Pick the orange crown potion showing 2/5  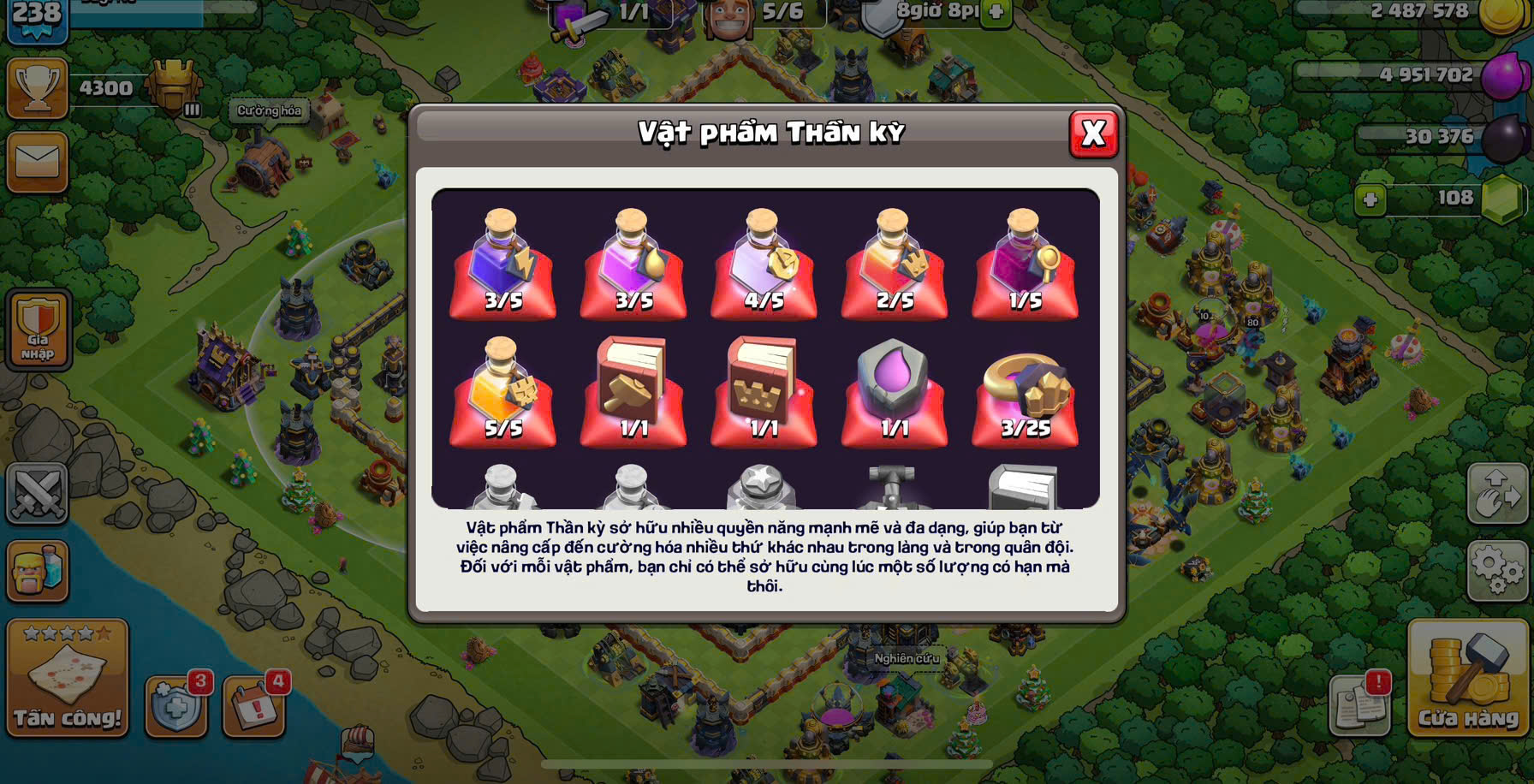click(894, 264)
